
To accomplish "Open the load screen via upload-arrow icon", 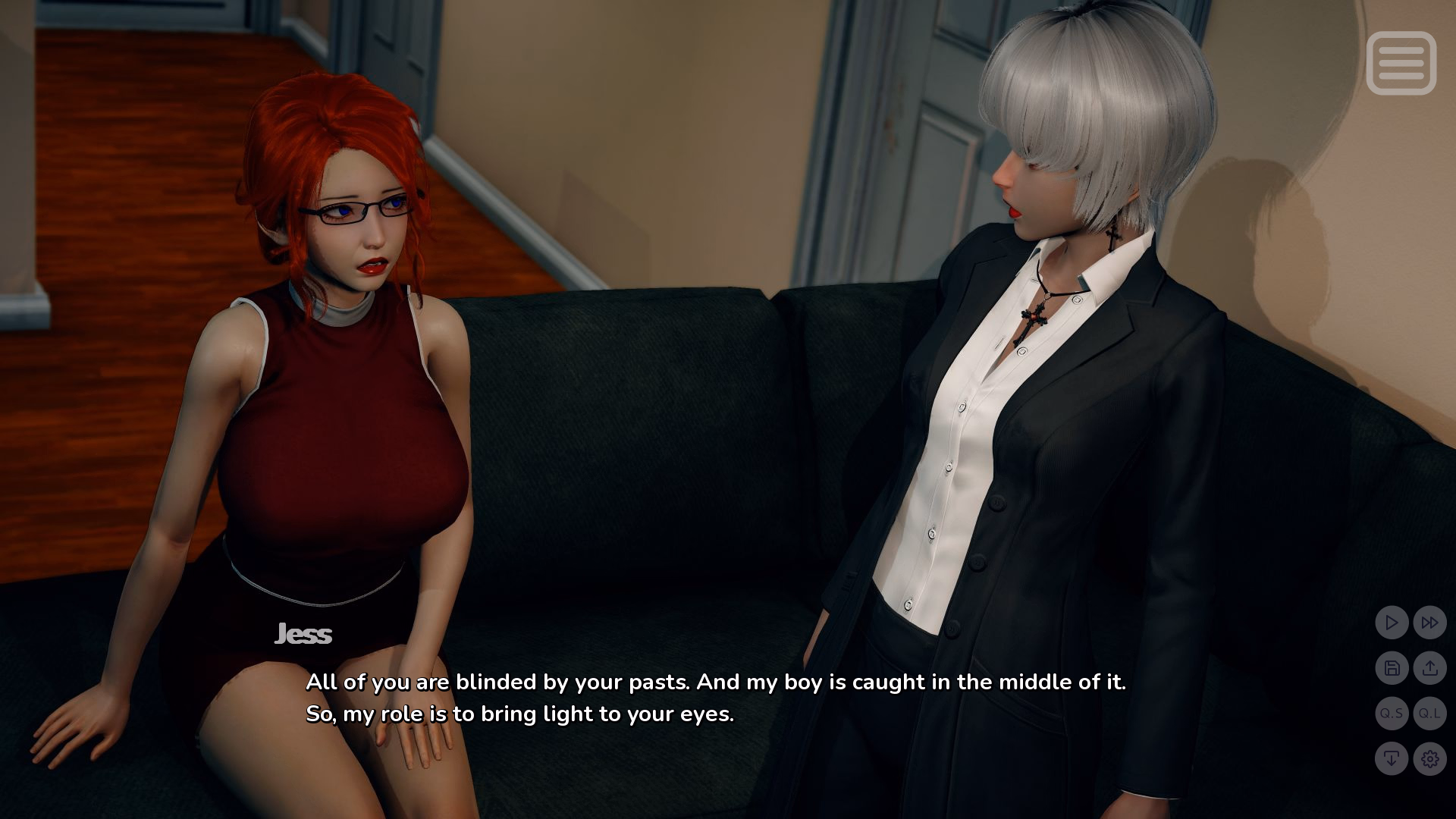I will [1429, 668].
